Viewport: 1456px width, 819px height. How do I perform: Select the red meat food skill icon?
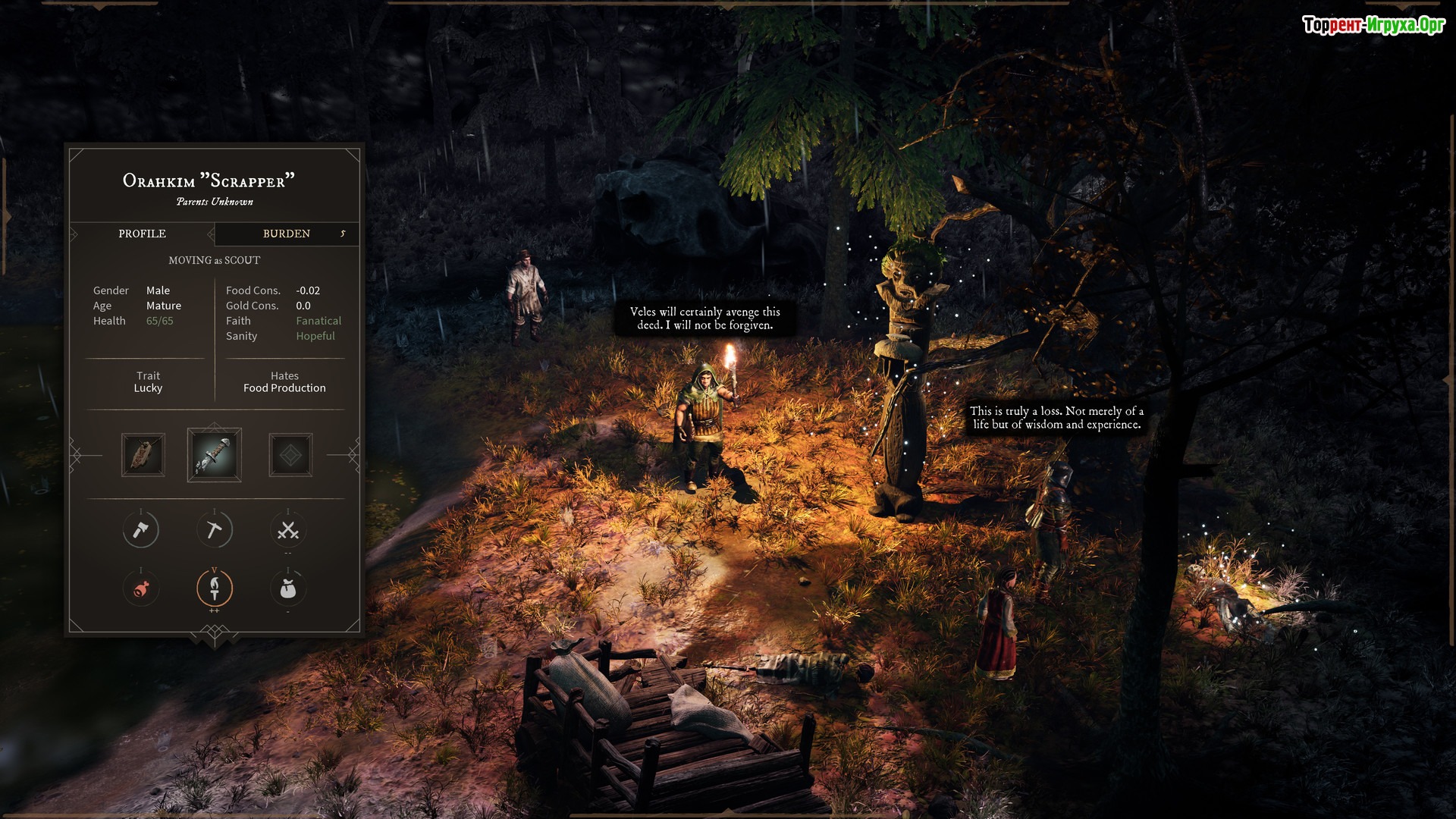(x=141, y=588)
